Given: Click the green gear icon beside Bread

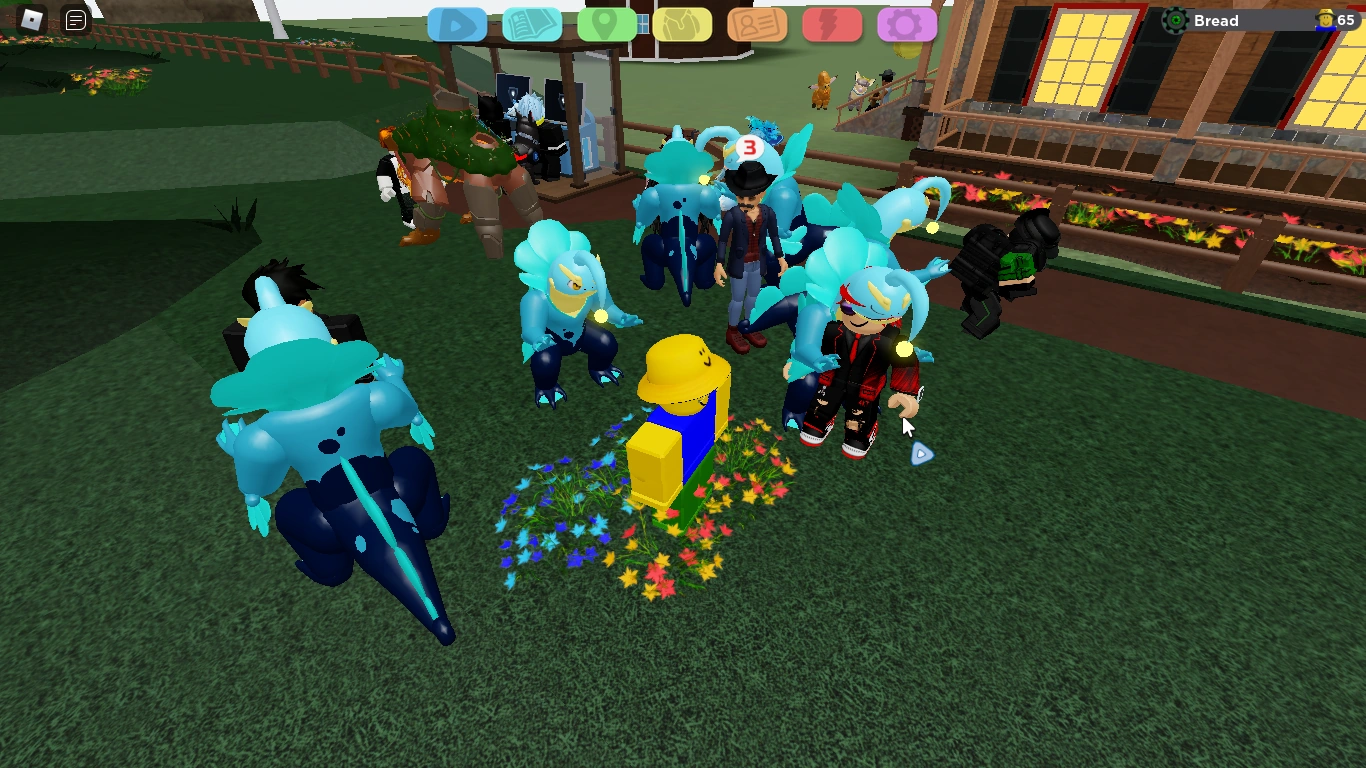Looking at the screenshot, I should 1173,19.
